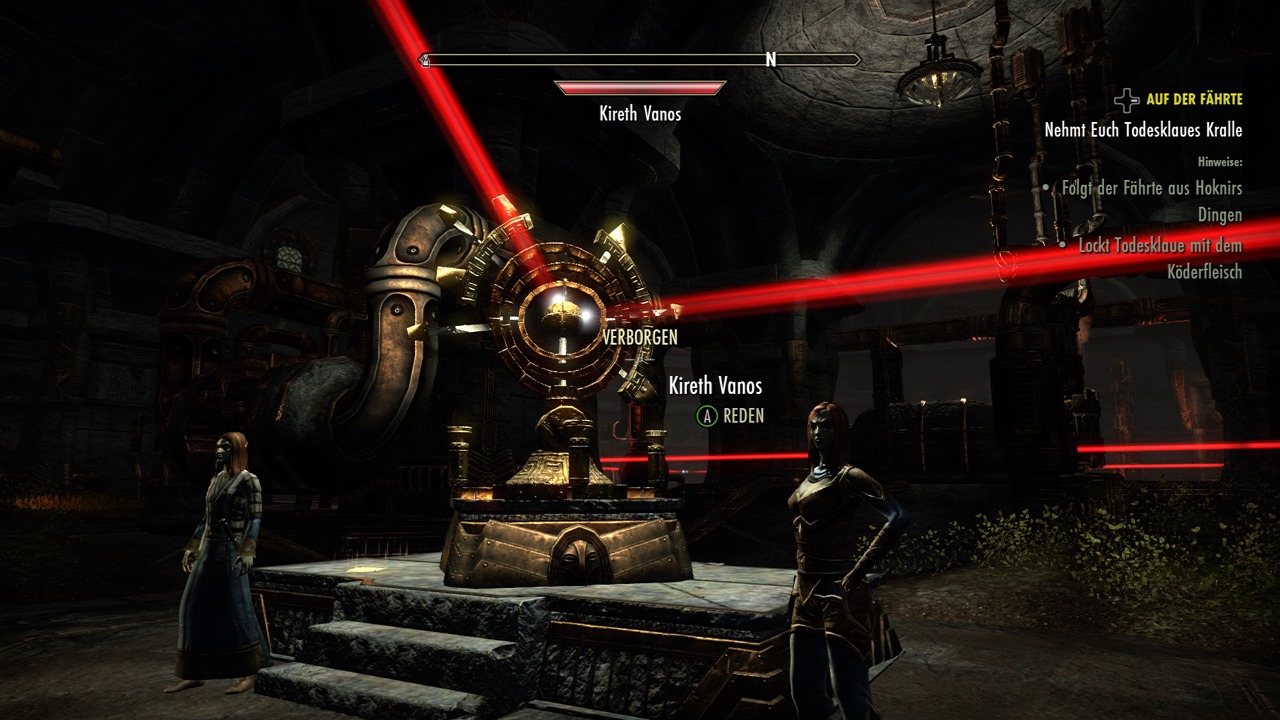Image resolution: width=1280 pixels, height=720 pixels.
Task: Click the north marker on the compass bar
Action: [770, 60]
